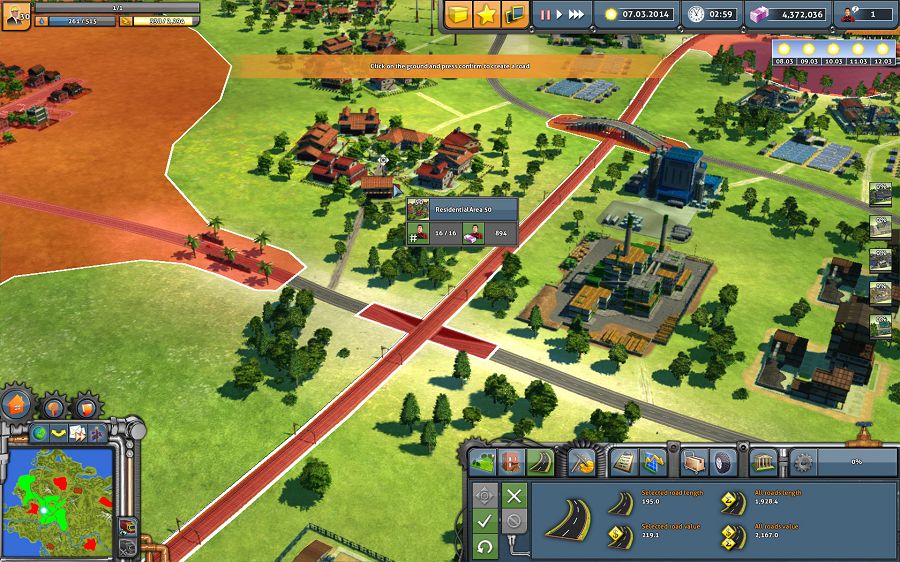Open the bank building finance panel

[764, 462]
